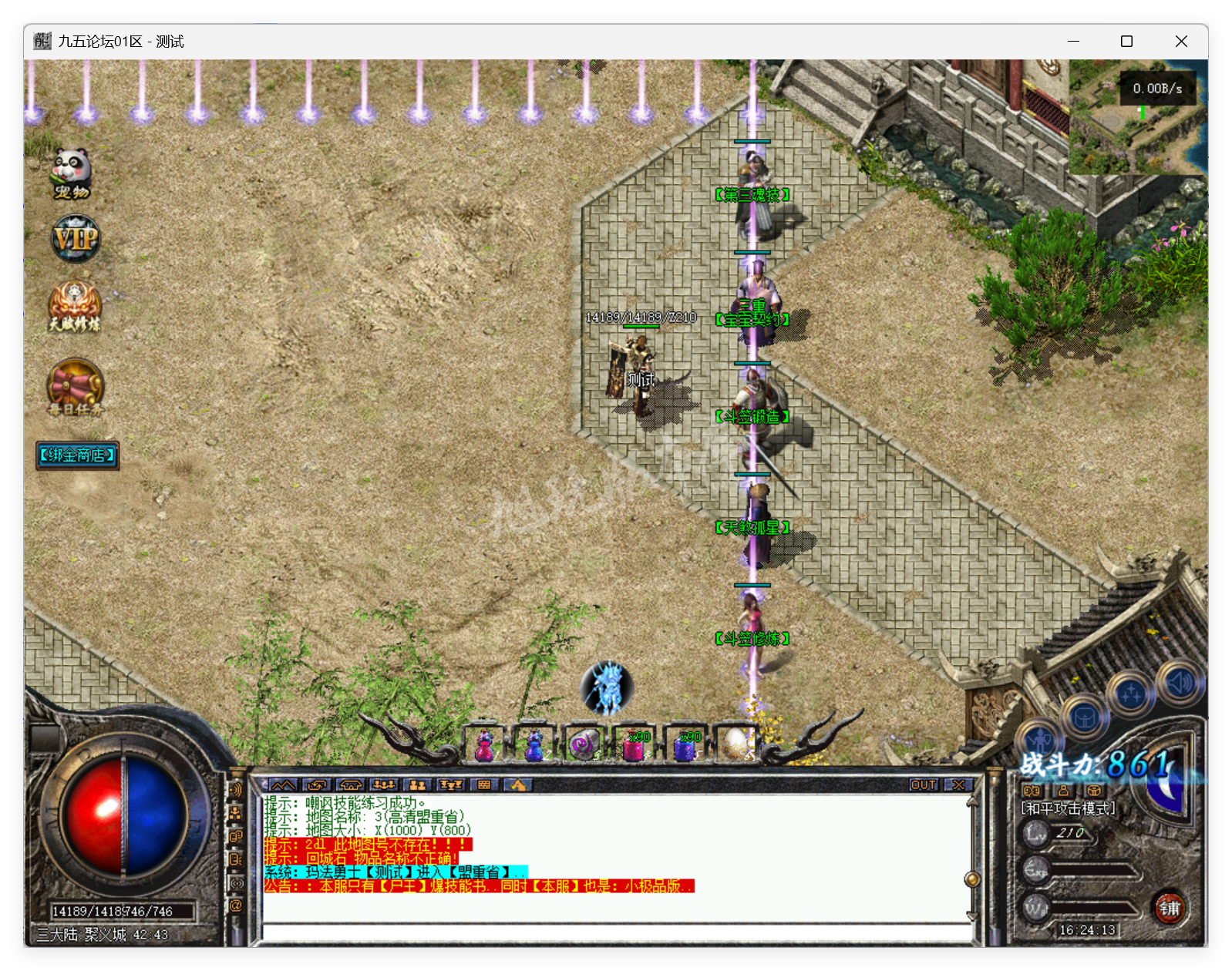This screenshot has width=1232, height=971.
Task: Open personal stall with the 铺 button
Action: point(1170,908)
